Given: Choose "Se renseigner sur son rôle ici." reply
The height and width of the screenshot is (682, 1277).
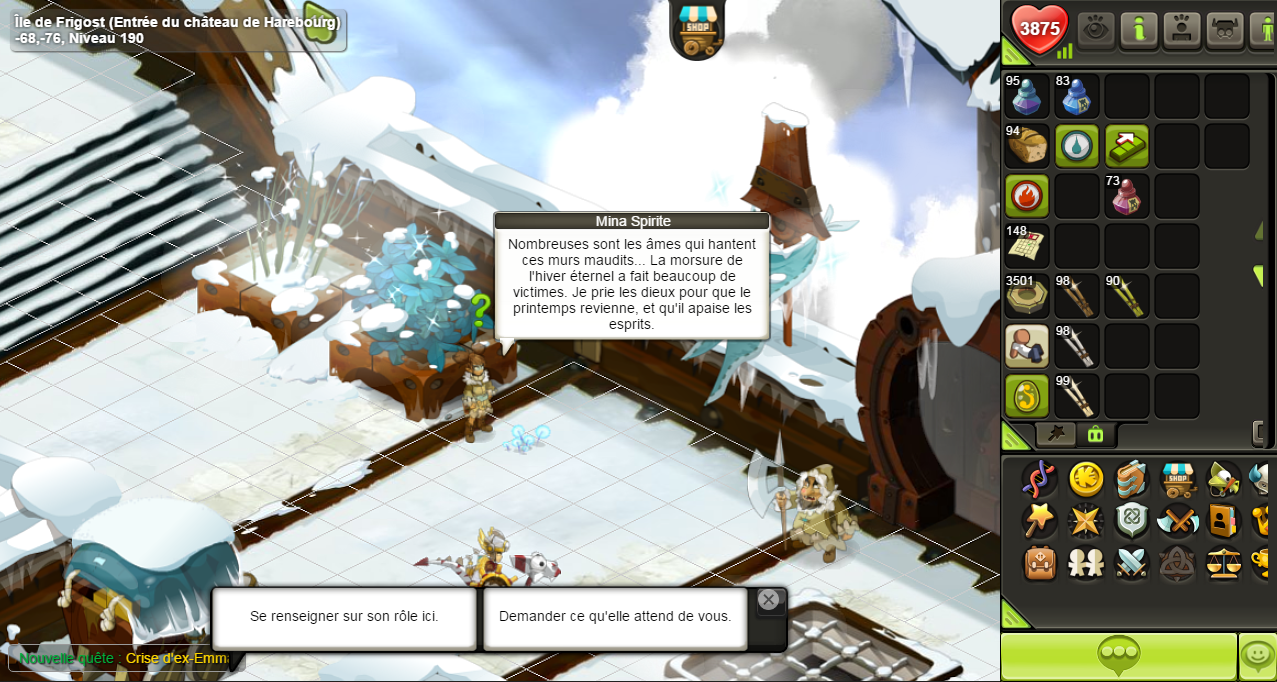Looking at the screenshot, I should coord(344,617).
